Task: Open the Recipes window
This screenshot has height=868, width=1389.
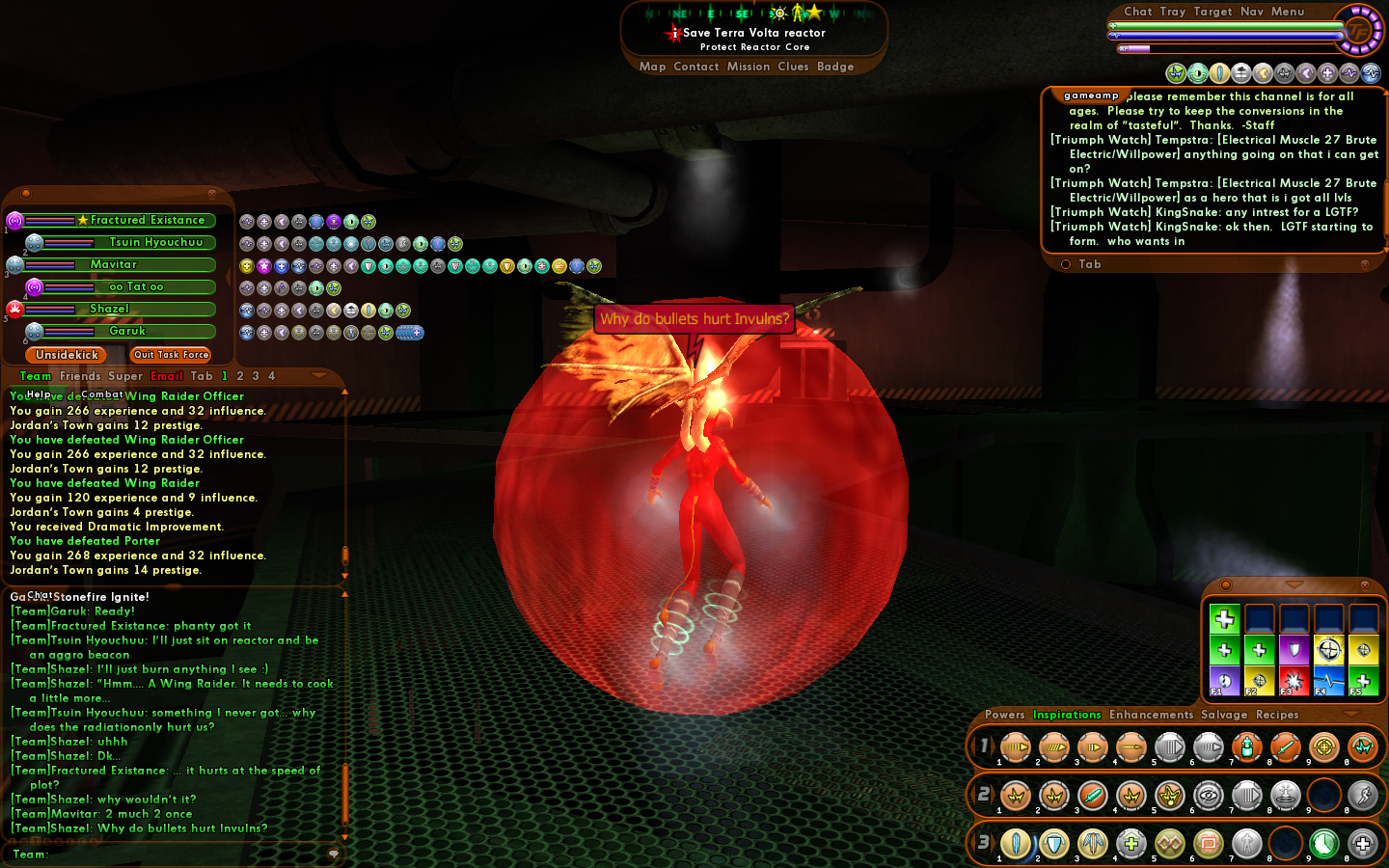Action: [x=1277, y=715]
